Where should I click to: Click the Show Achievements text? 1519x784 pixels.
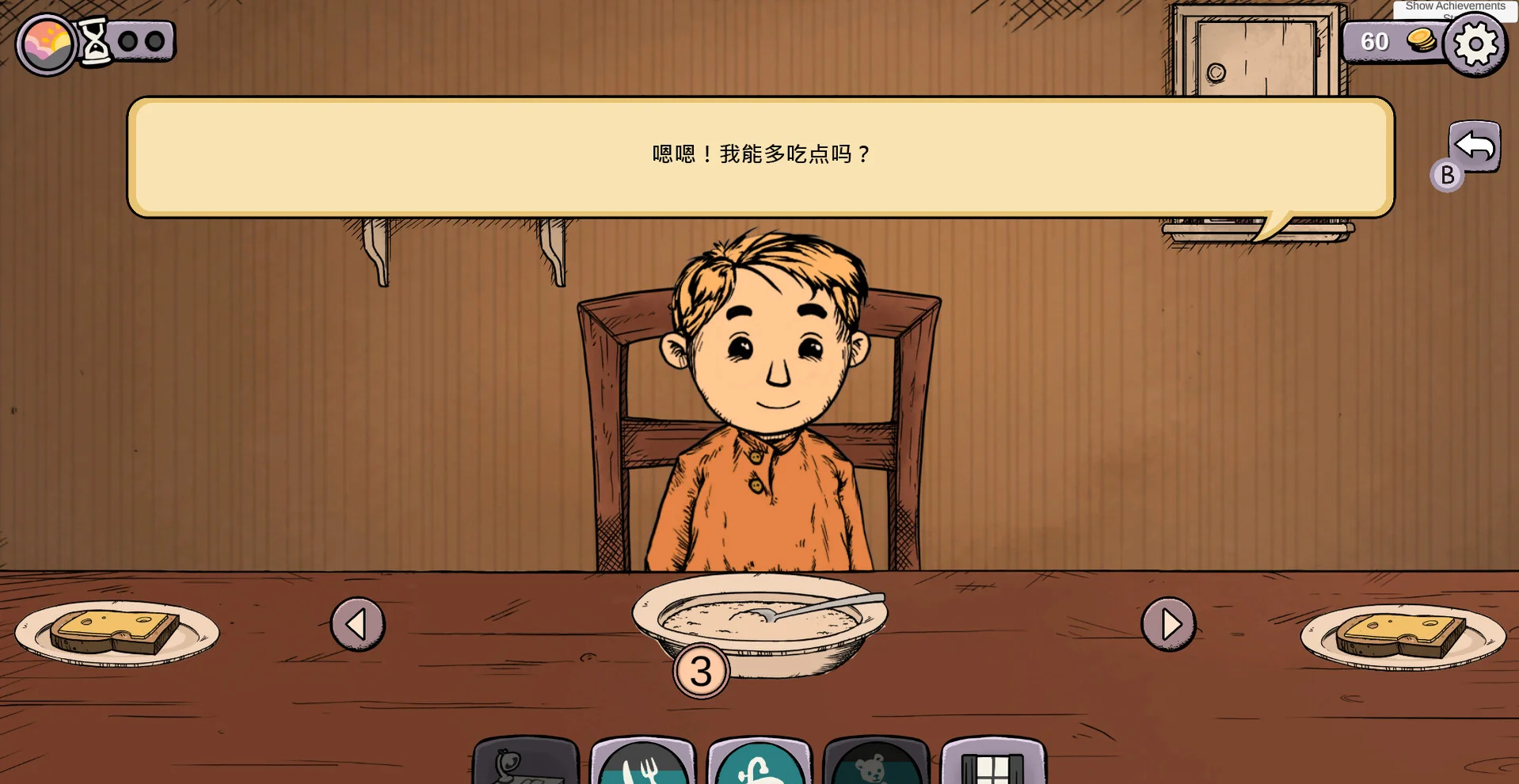coord(1454,6)
